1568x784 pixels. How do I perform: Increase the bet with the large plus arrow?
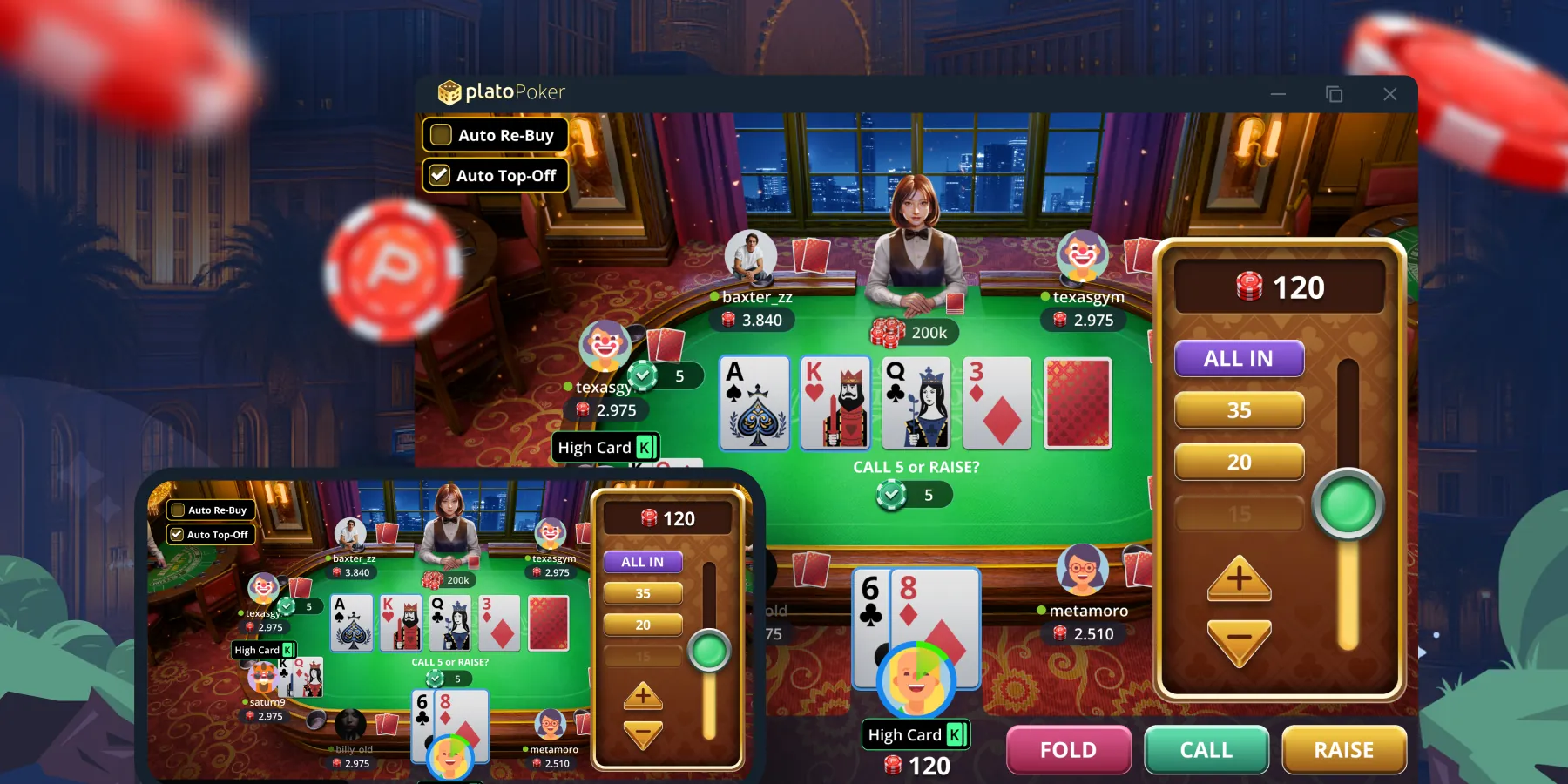pyautogui.click(x=1239, y=578)
